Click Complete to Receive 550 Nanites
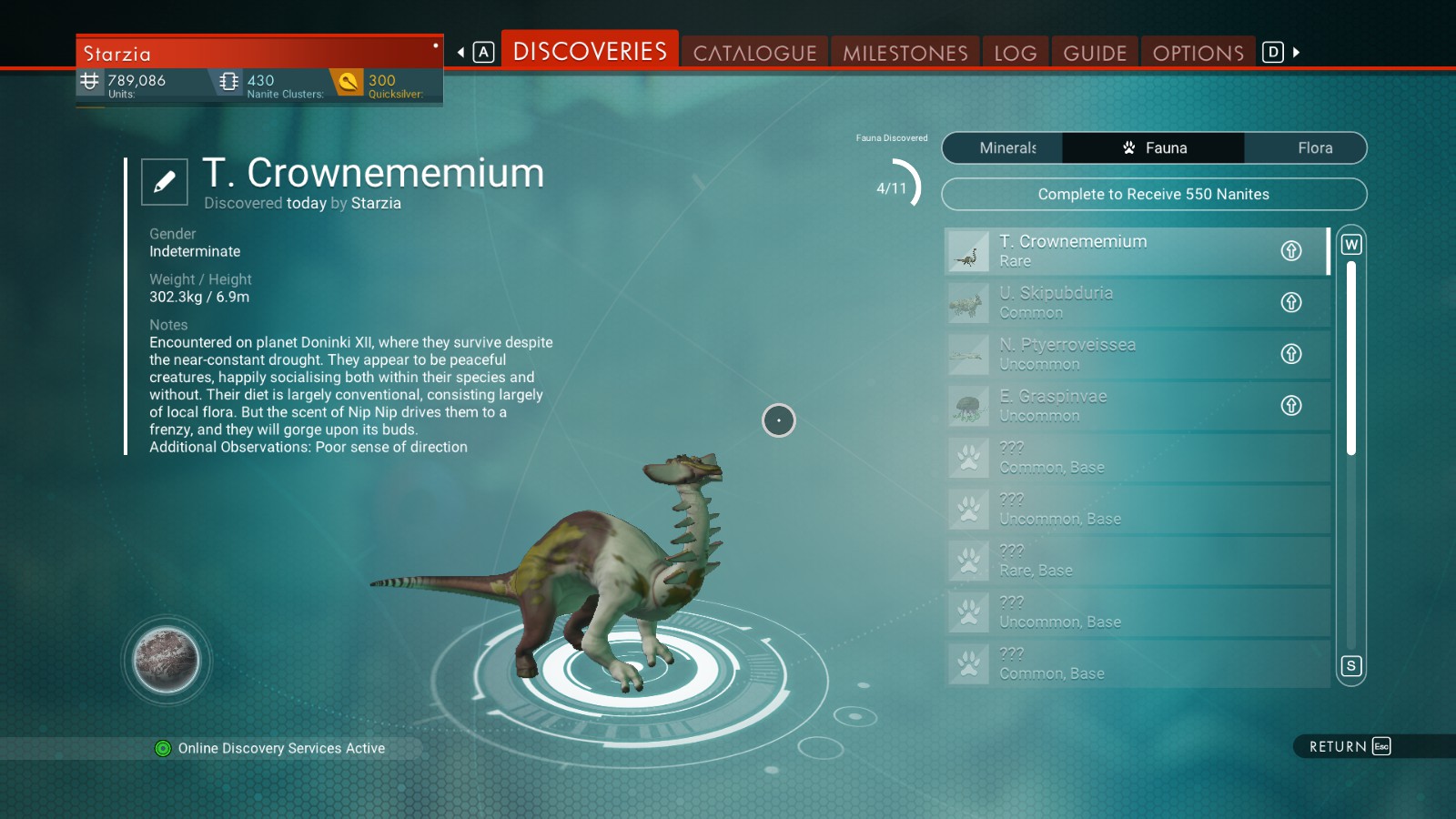Viewport: 1456px width, 819px height. tap(1153, 194)
